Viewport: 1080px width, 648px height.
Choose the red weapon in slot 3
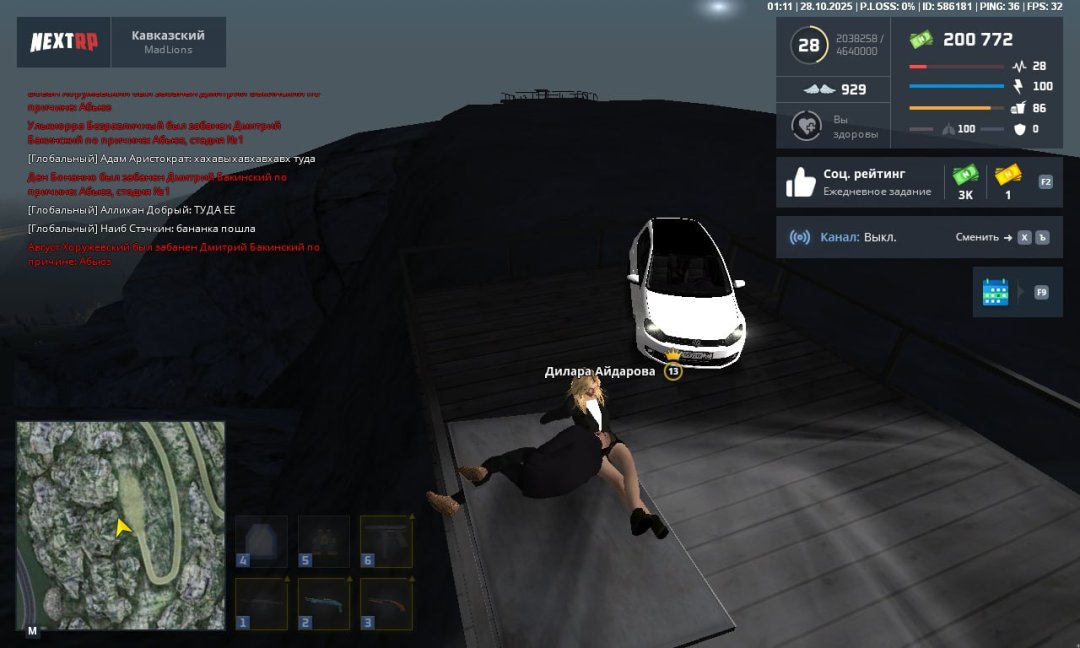pyautogui.click(x=386, y=603)
